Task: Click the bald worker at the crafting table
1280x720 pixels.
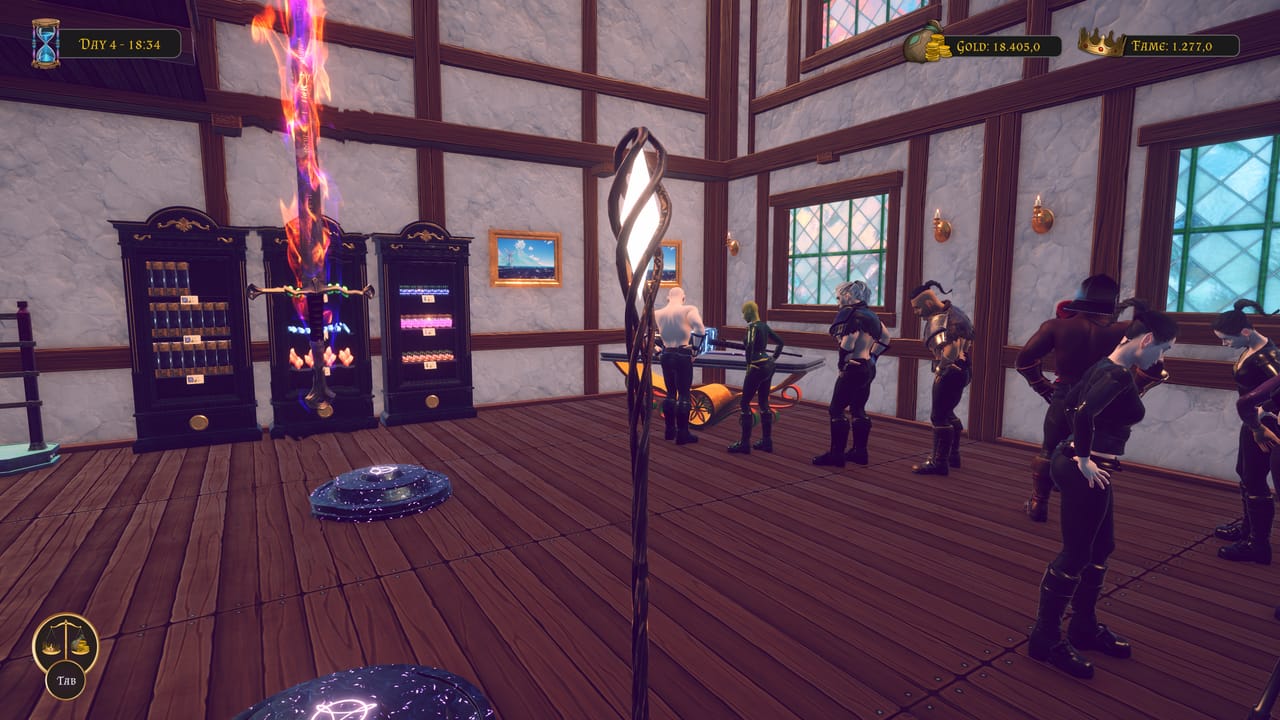Action: click(680, 320)
